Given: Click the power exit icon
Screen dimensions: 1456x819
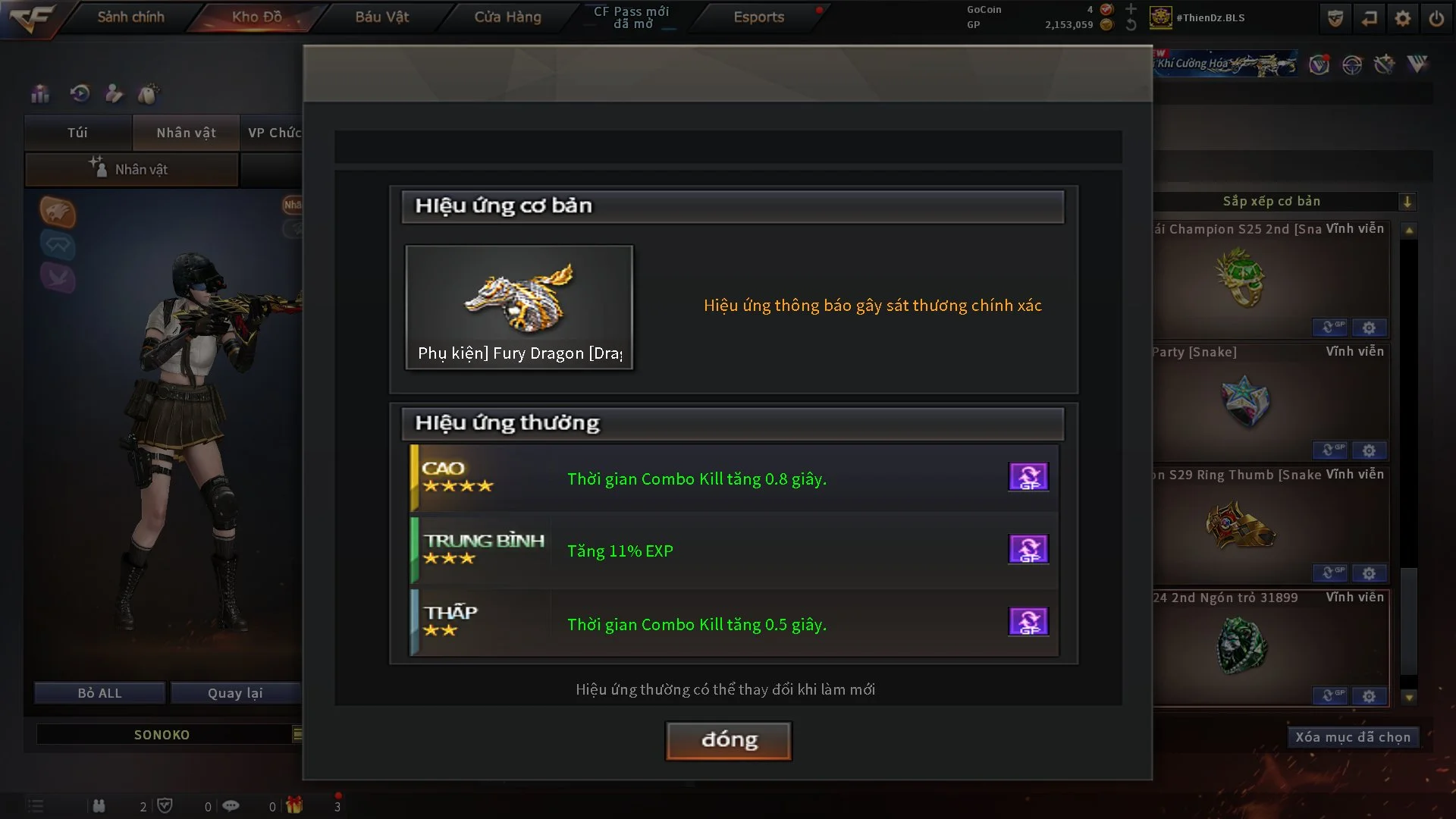Looking at the screenshot, I should click(x=1436, y=18).
